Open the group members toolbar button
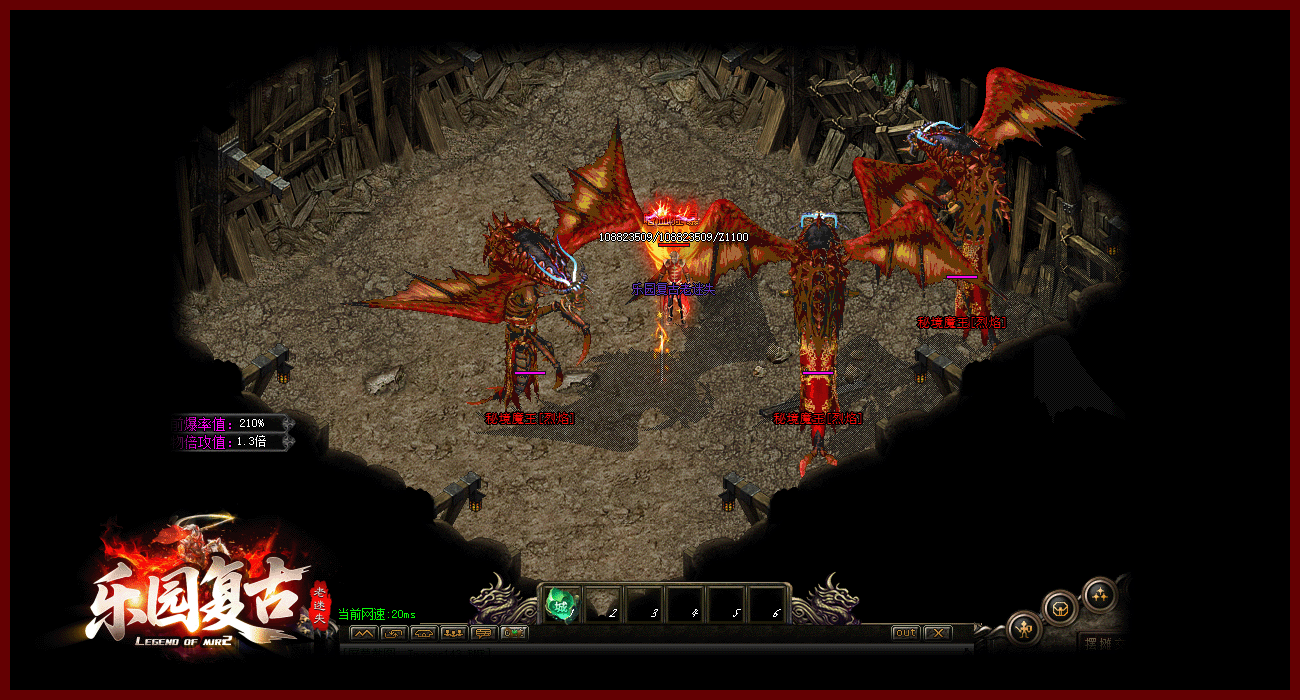The image size is (1300, 700). 453,633
